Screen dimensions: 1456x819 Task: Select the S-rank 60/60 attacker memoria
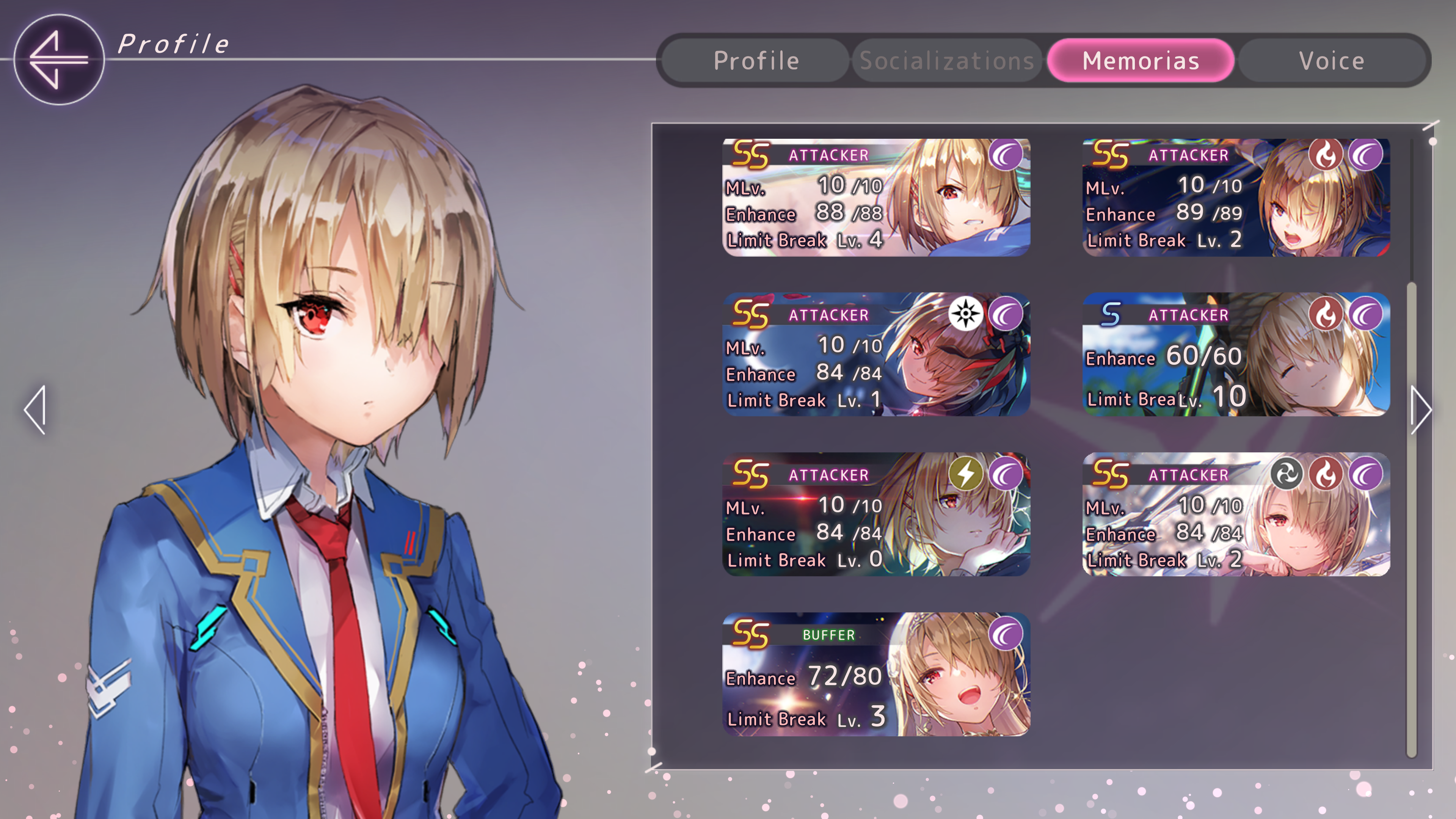1236,355
